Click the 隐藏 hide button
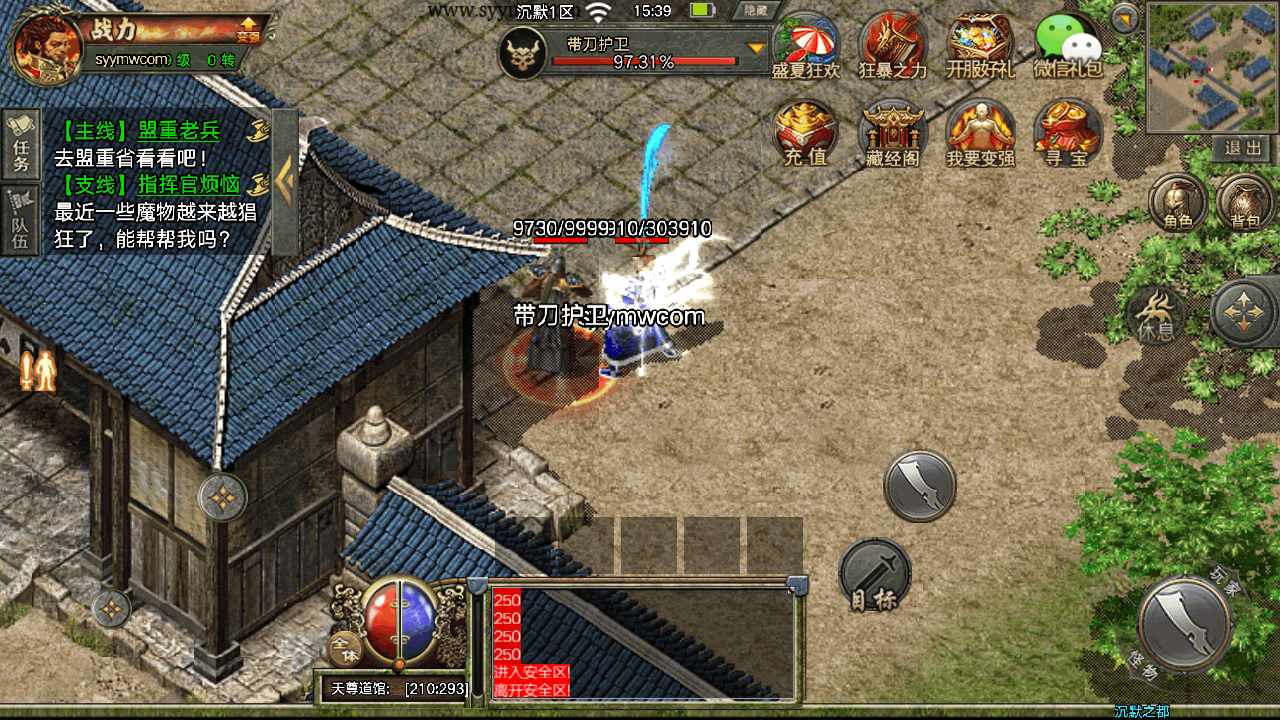 click(x=756, y=11)
